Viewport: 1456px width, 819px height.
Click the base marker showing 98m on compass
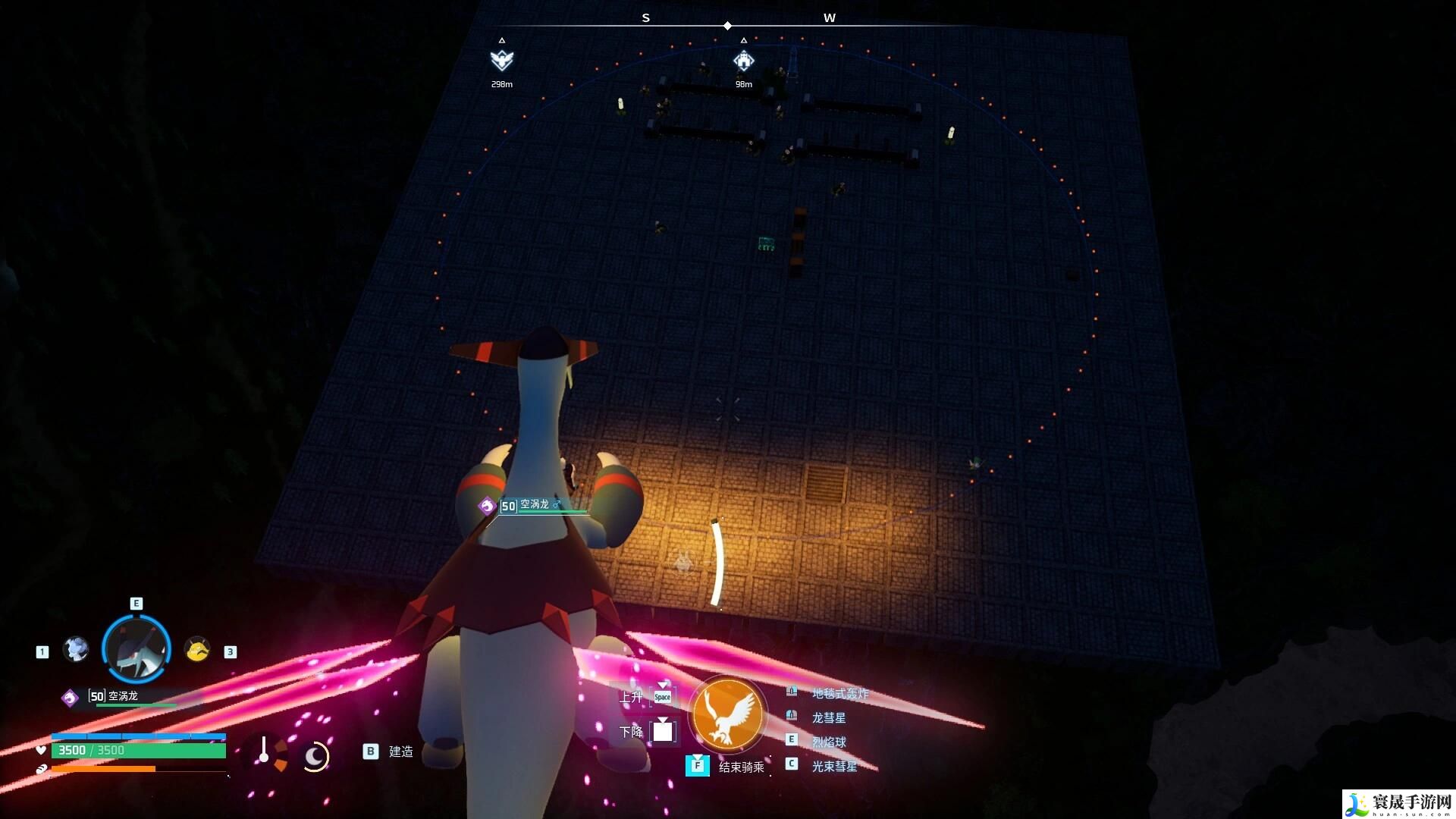pyautogui.click(x=743, y=61)
